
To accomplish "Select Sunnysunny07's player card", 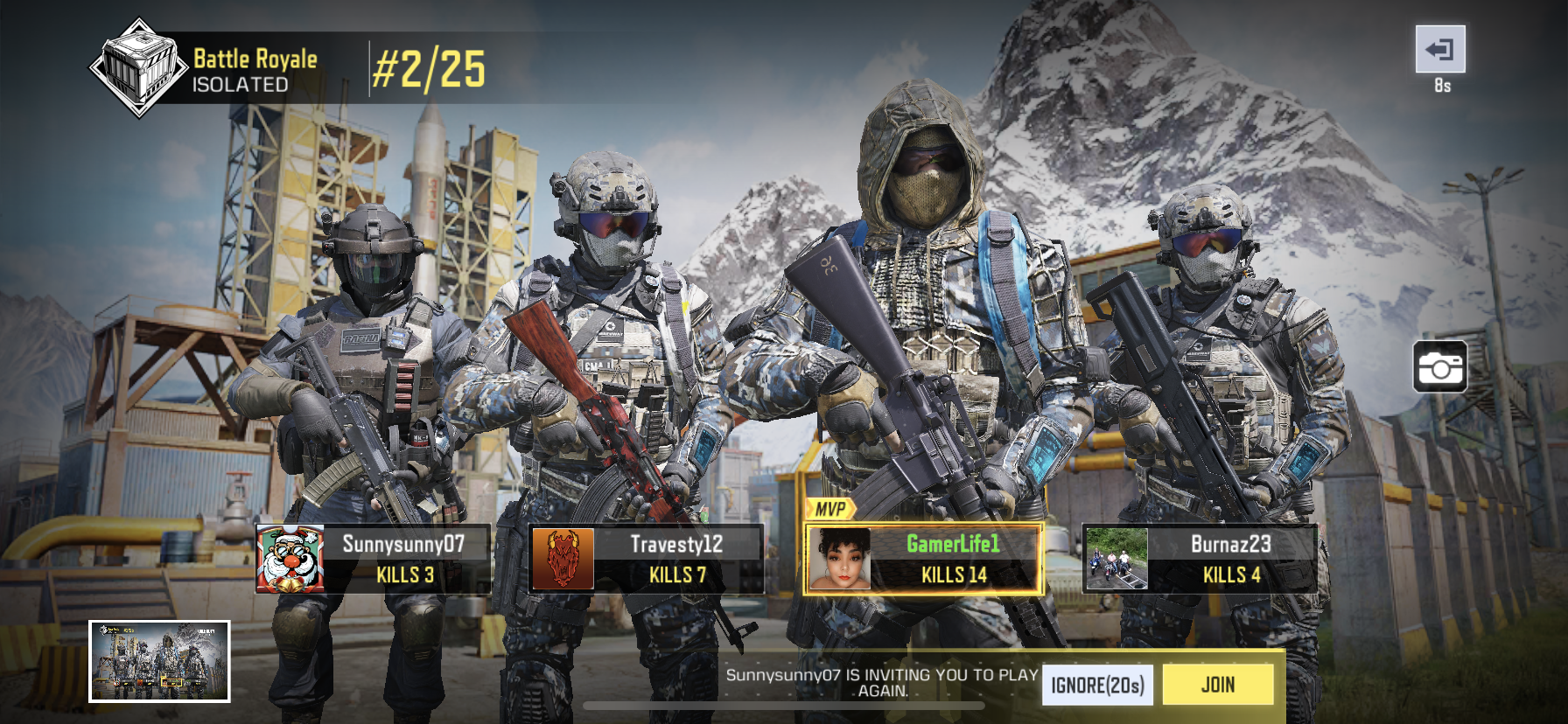I will (x=373, y=560).
